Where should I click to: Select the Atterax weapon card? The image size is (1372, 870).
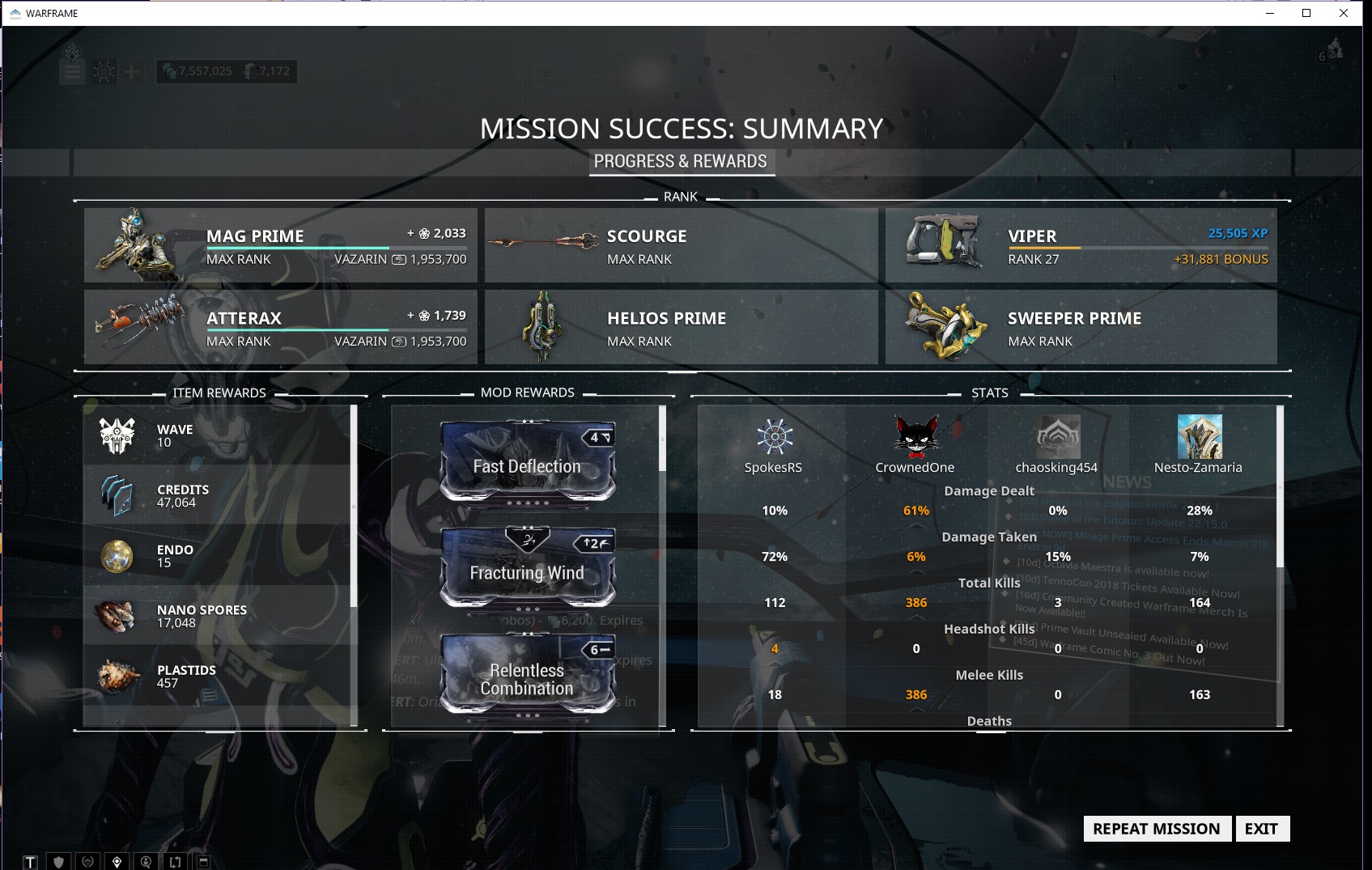point(280,327)
